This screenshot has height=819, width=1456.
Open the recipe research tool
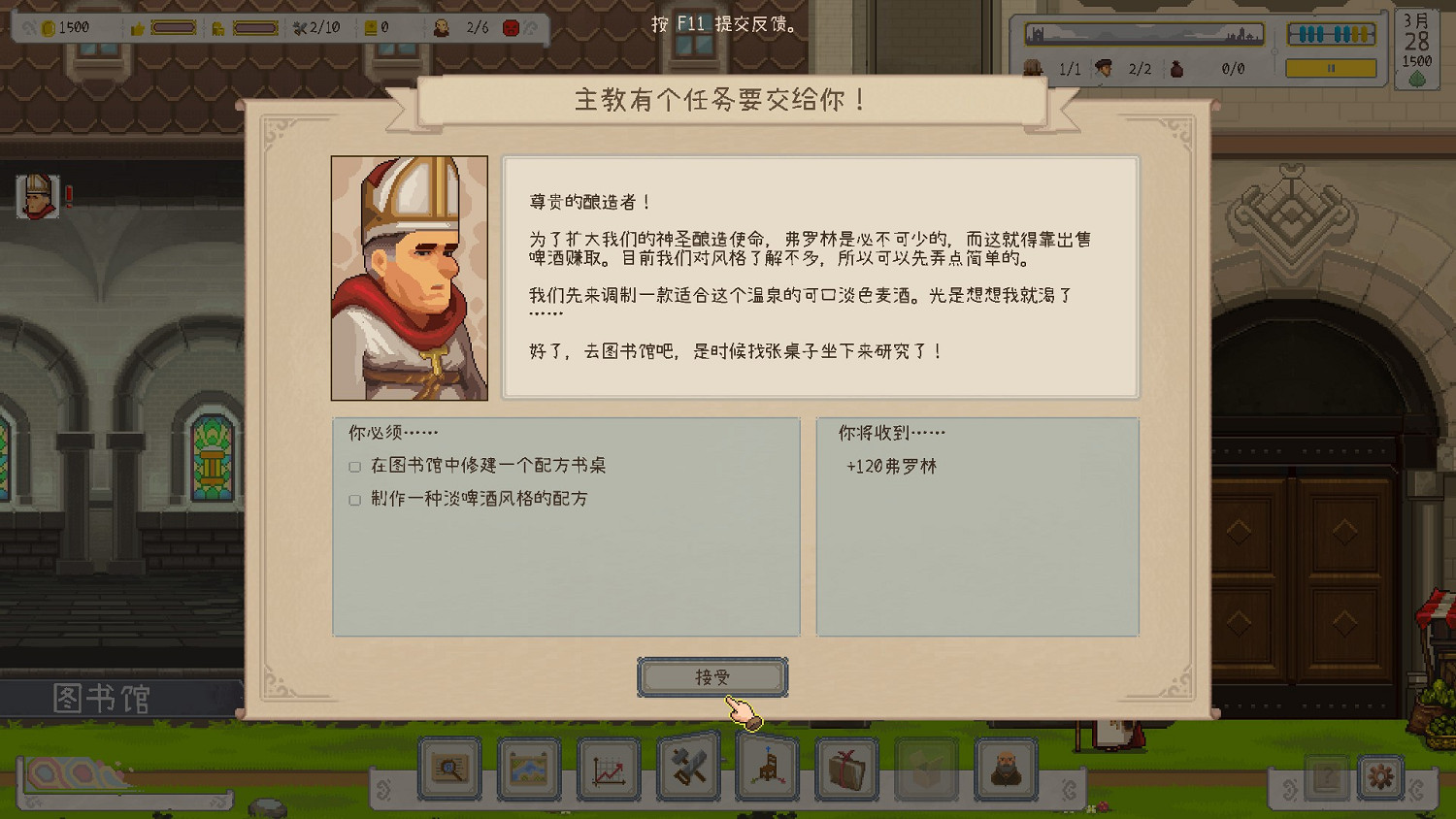(x=449, y=770)
